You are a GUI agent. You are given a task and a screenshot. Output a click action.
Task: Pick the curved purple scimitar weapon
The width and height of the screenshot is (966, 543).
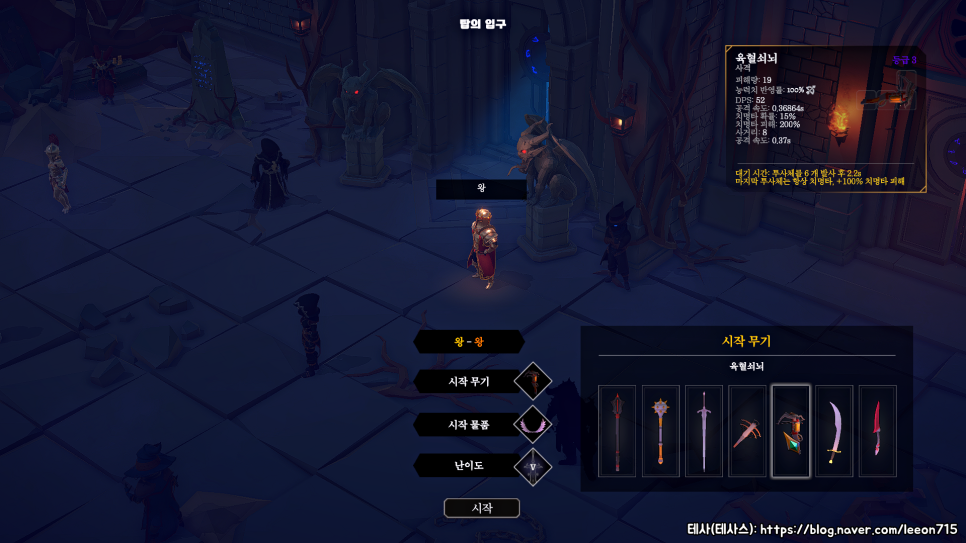(x=834, y=431)
